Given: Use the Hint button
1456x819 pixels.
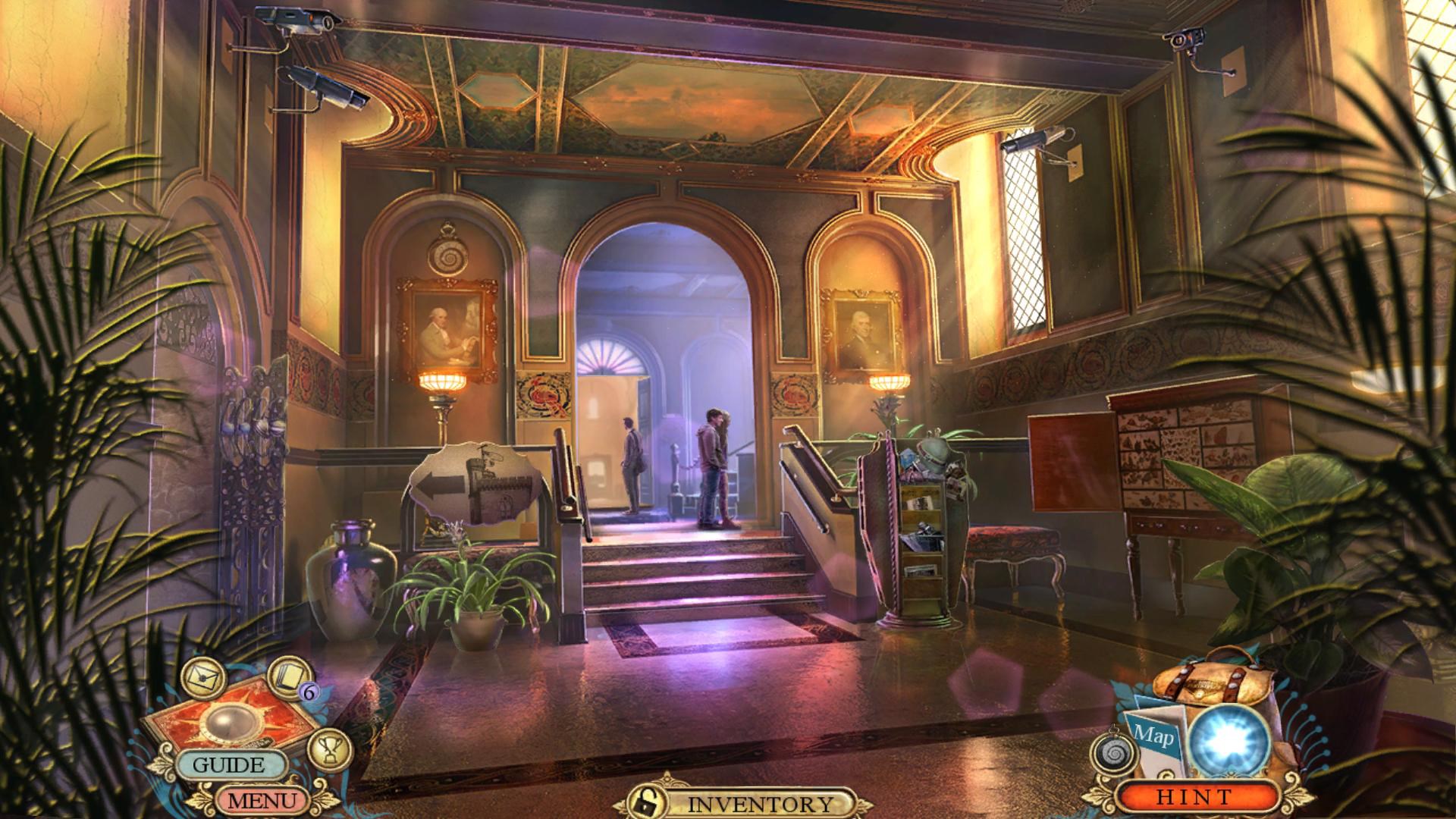Looking at the screenshot, I should pos(1194,797).
